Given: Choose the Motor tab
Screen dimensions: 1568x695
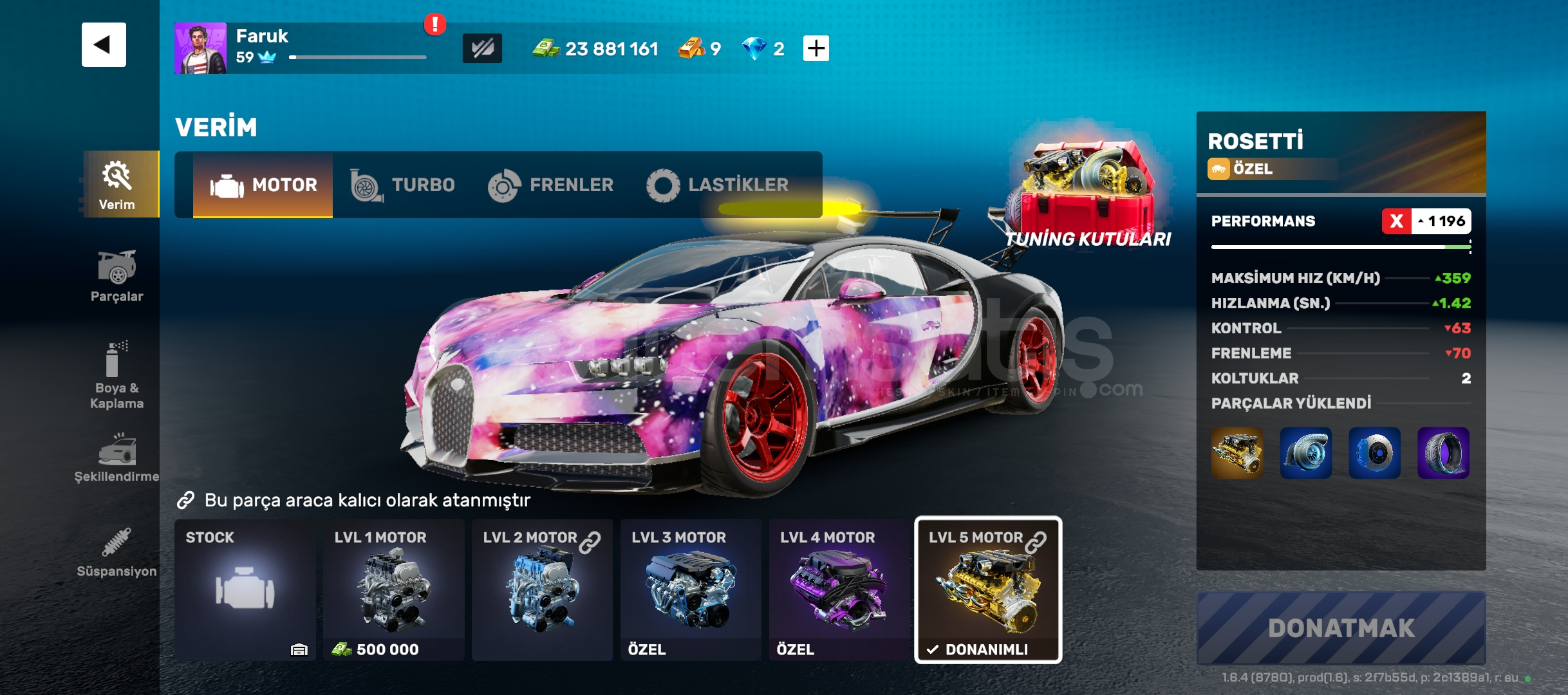Looking at the screenshot, I should 263,185.
